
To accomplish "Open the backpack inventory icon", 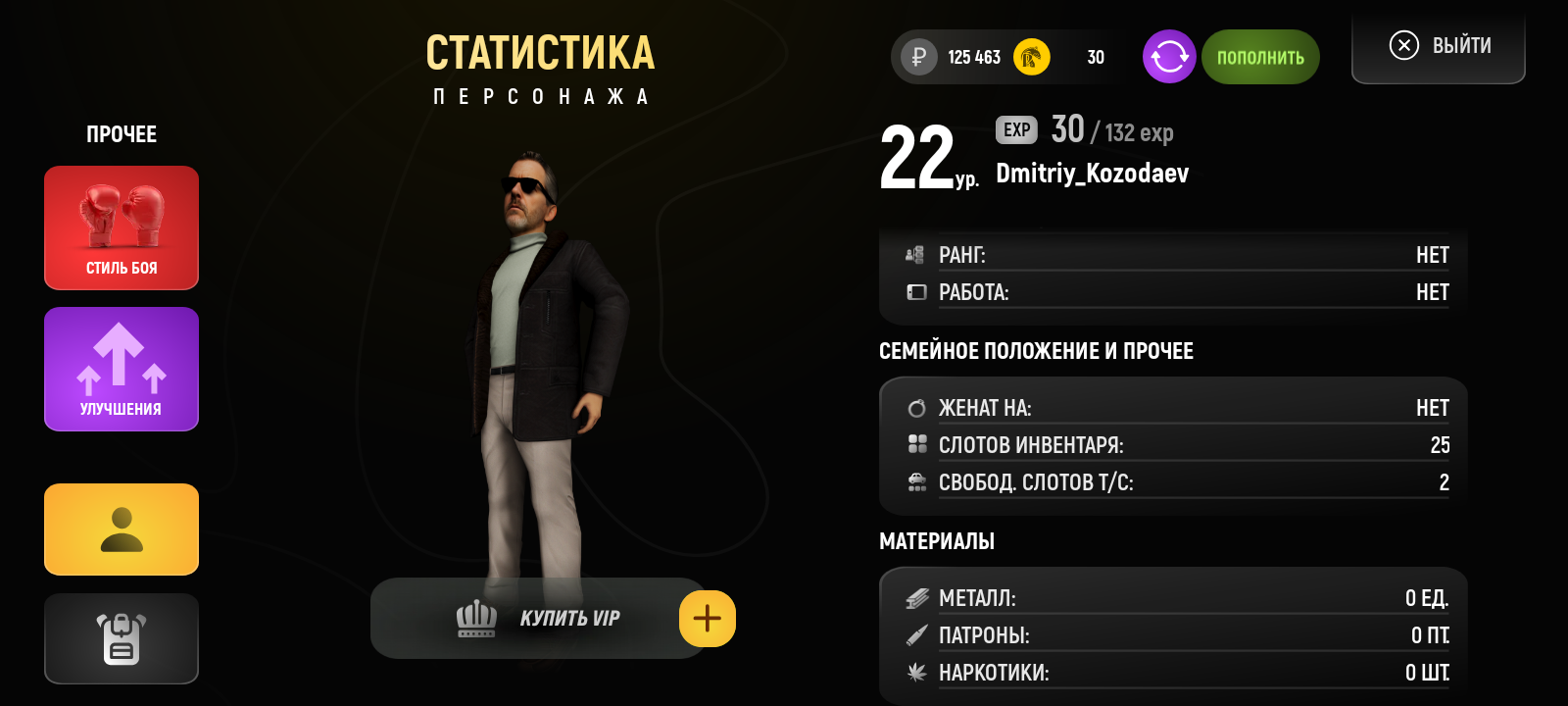I will coord(121,638).
